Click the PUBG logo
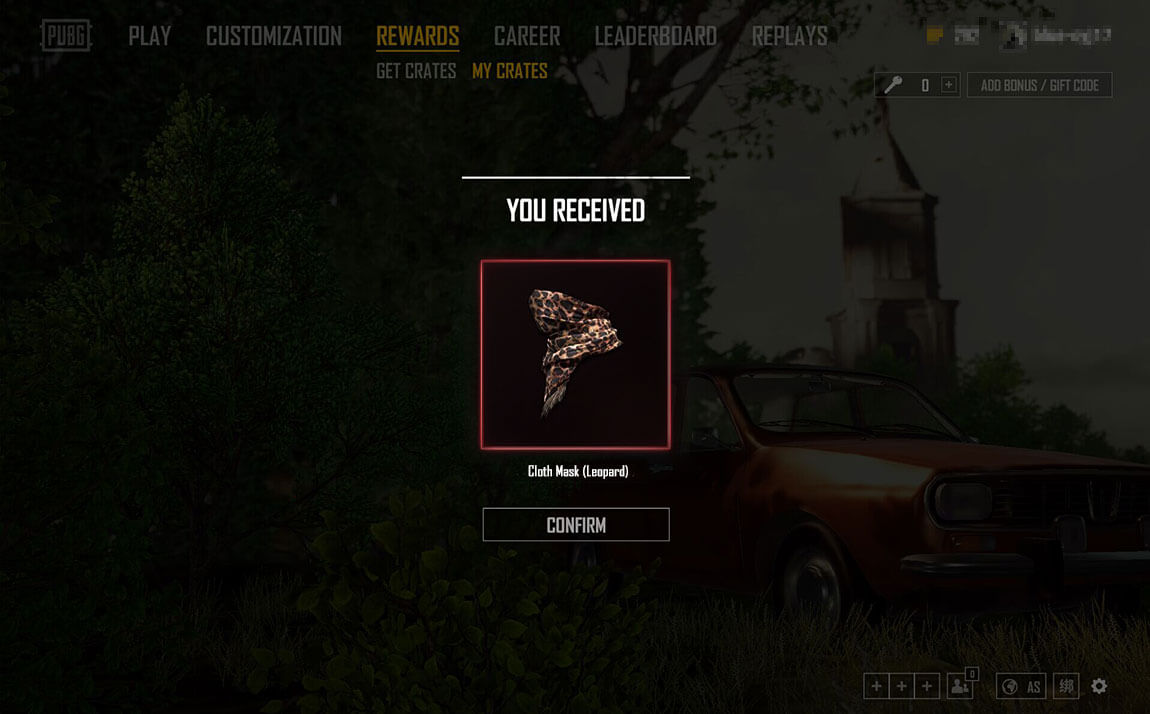 point(66,36)
